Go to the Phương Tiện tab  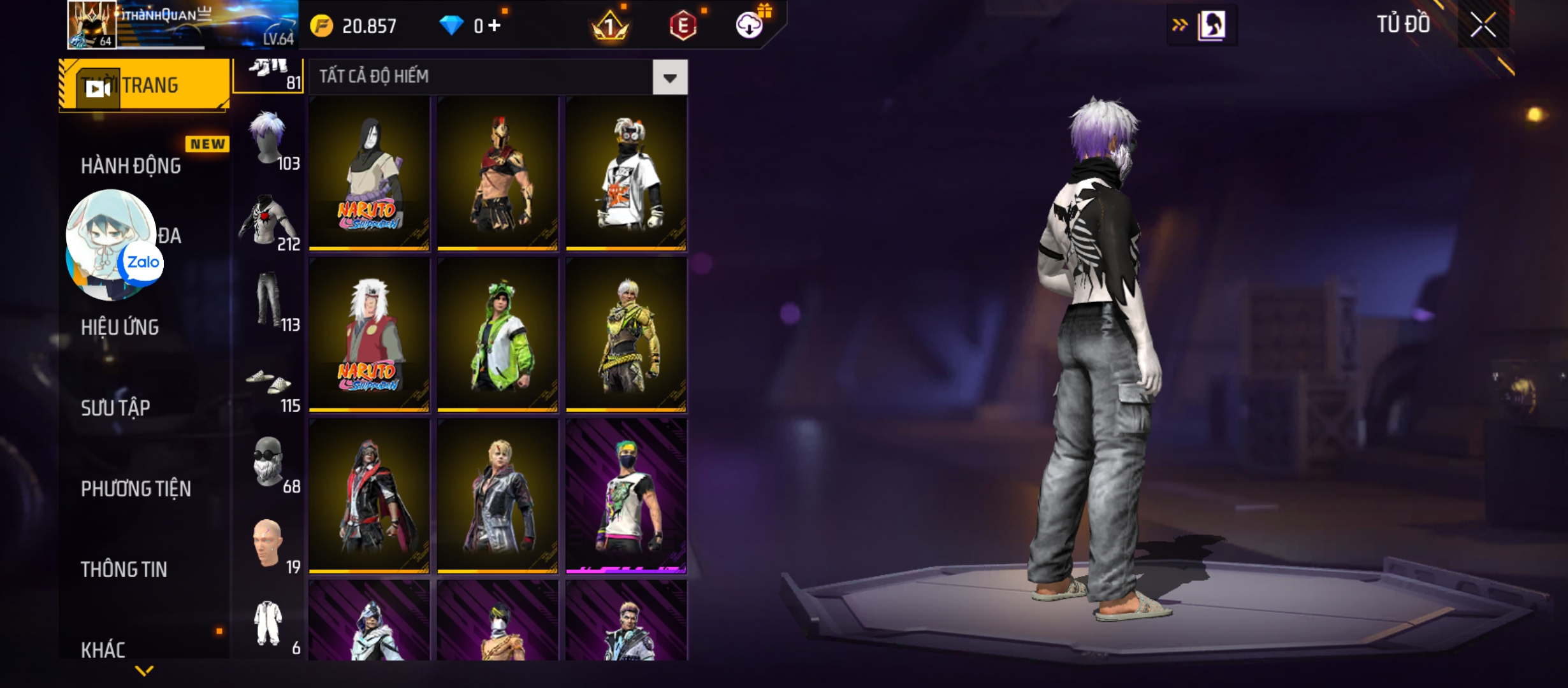click(136, 489)
